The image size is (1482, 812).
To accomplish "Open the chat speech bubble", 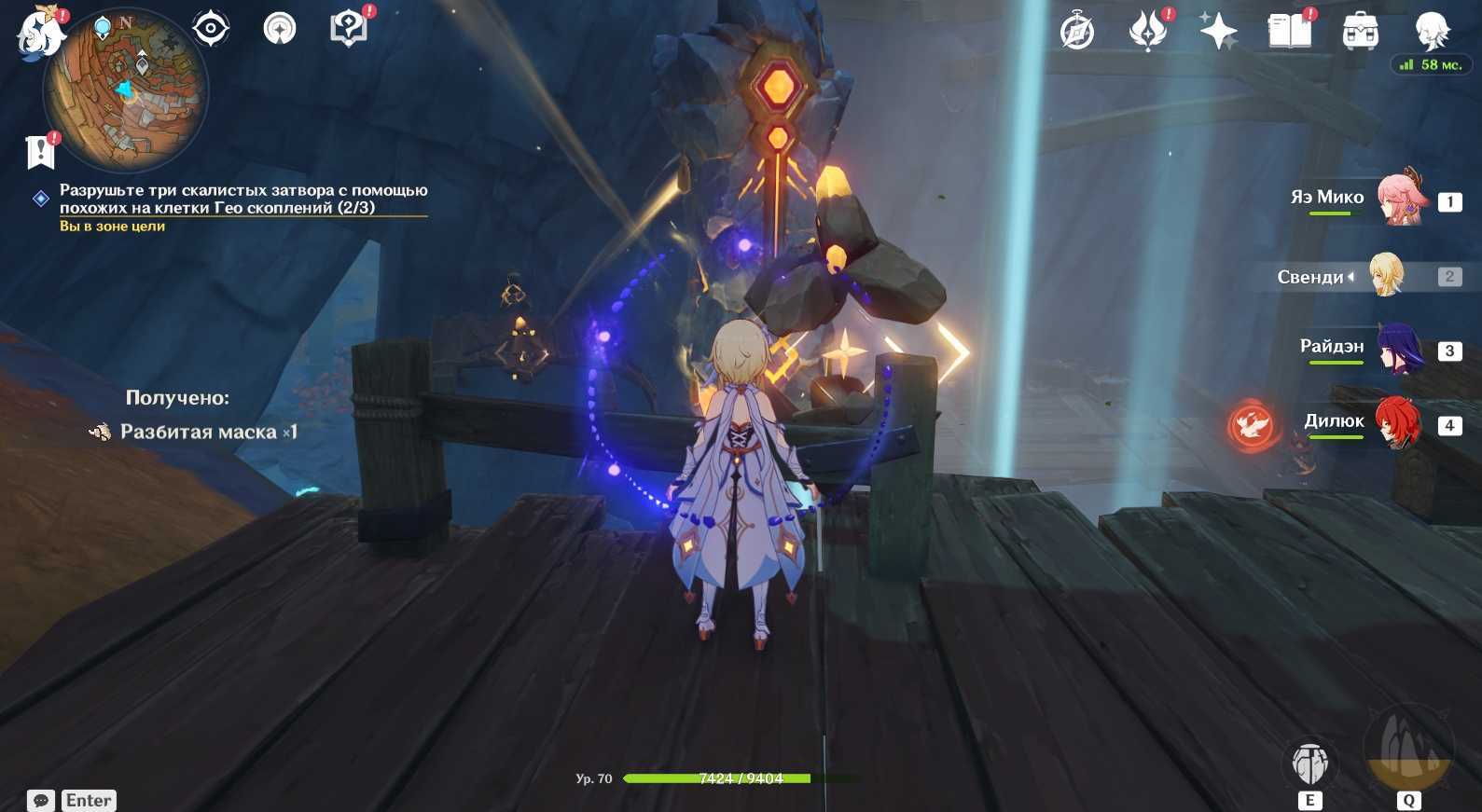I will [41, 801].
